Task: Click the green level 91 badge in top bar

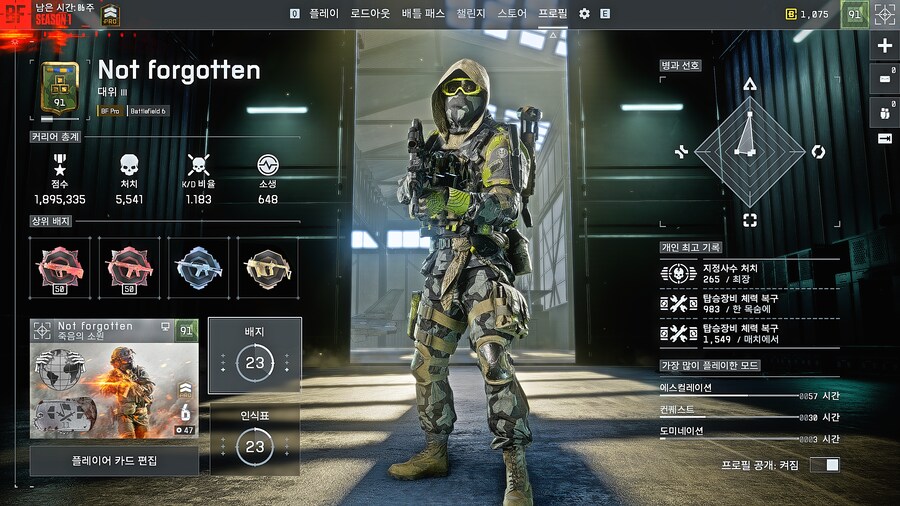Action: 854,14
